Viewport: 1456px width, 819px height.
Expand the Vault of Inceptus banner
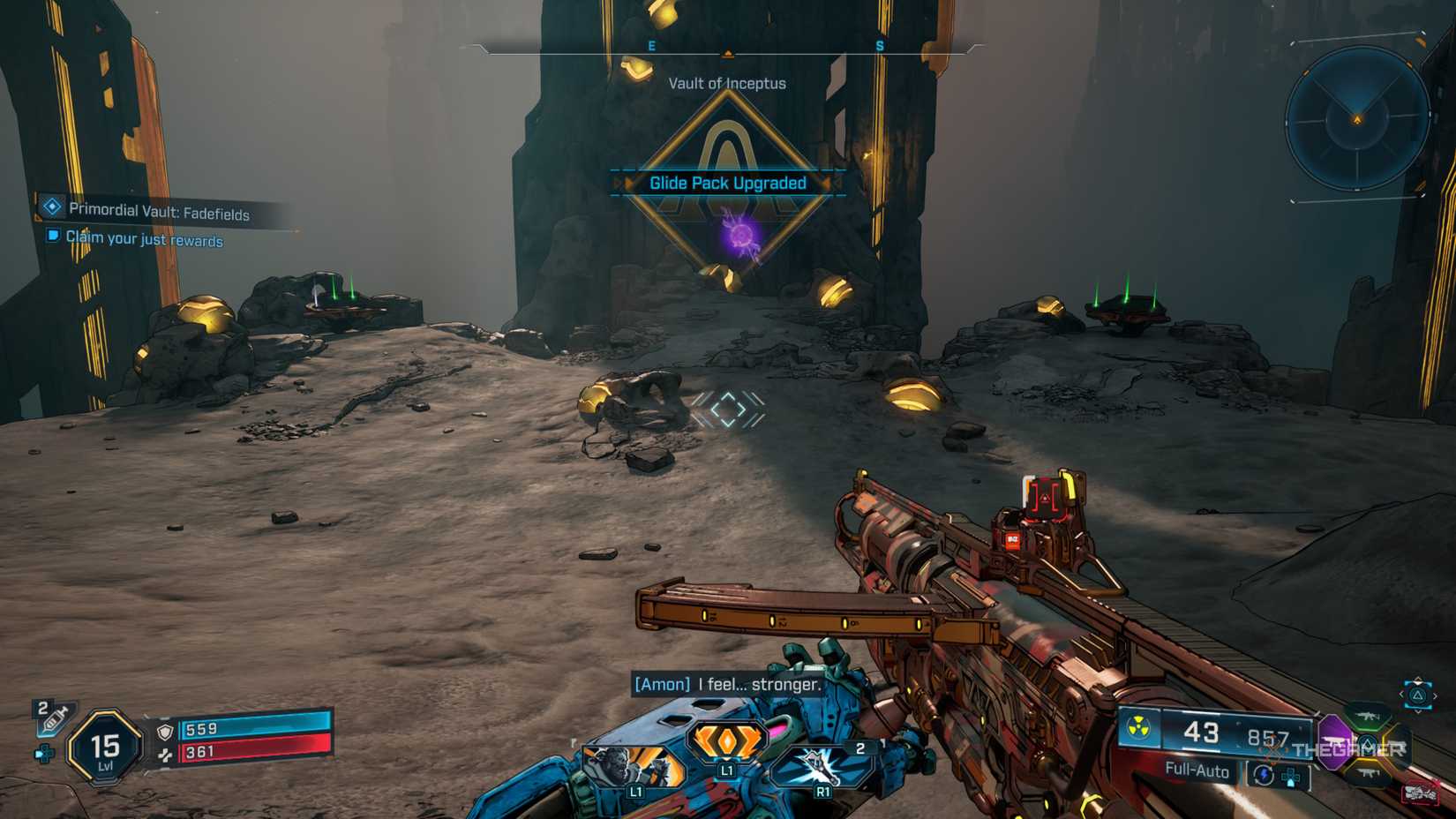tap(726, 84)
